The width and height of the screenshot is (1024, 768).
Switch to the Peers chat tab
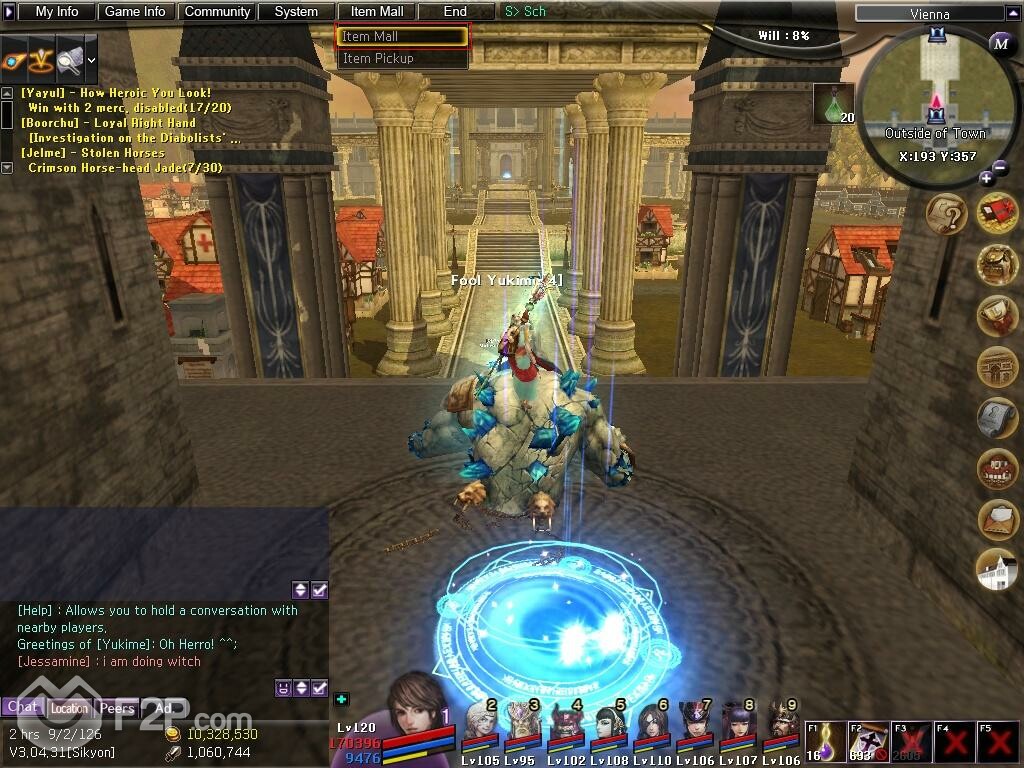(117, 708)
